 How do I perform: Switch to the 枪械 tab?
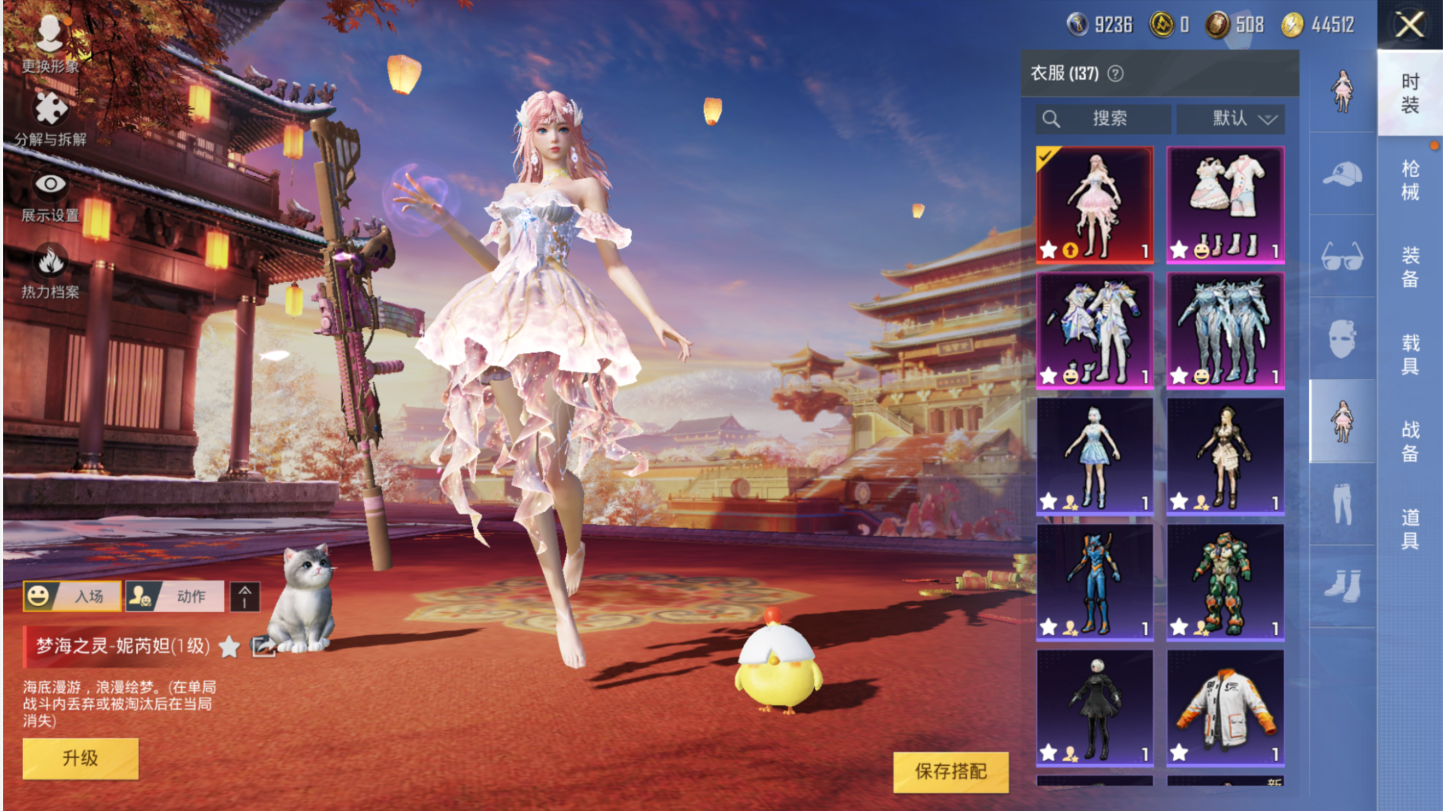pos(1409,180)
